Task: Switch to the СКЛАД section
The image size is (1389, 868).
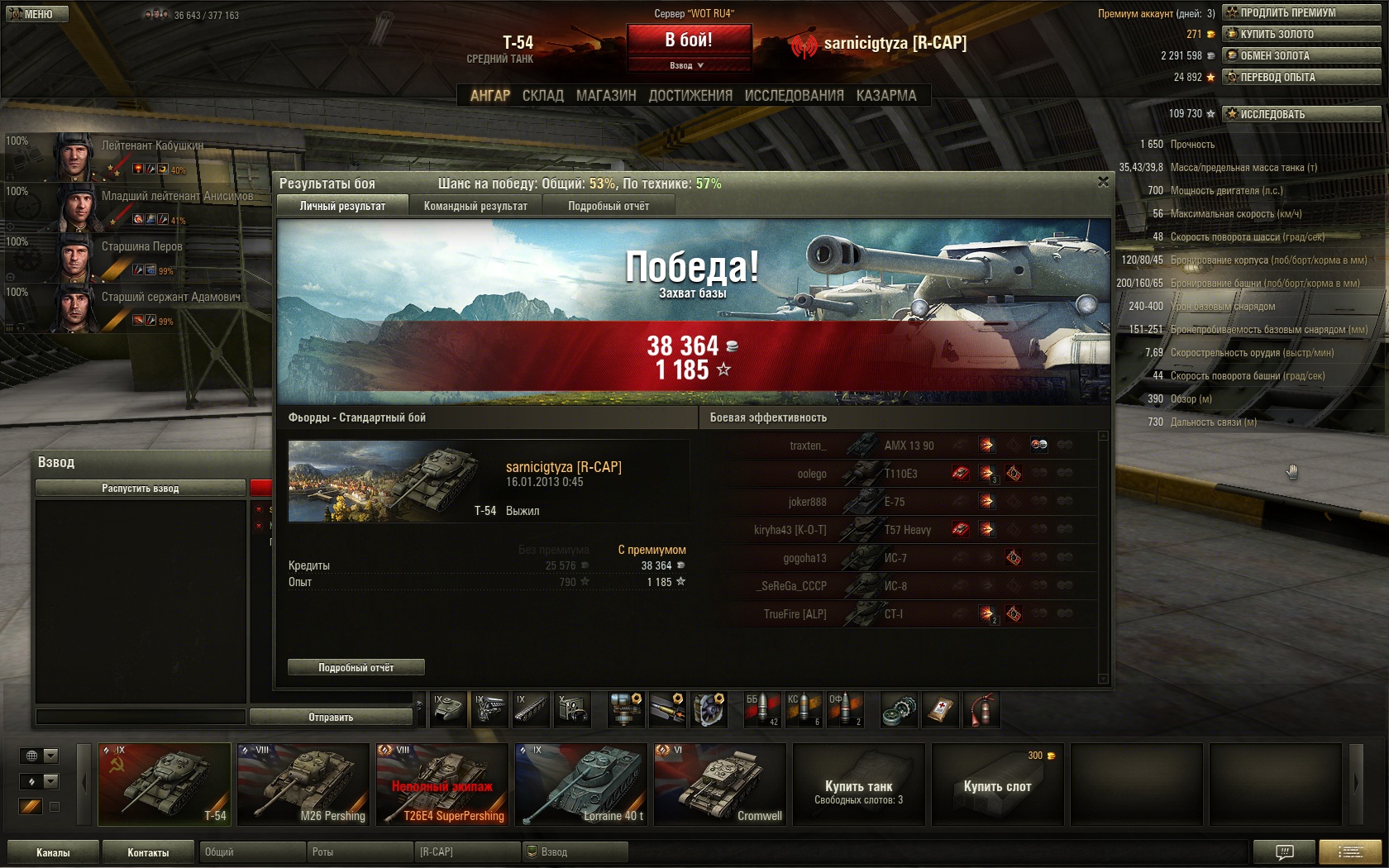Action: click(542, 96)
